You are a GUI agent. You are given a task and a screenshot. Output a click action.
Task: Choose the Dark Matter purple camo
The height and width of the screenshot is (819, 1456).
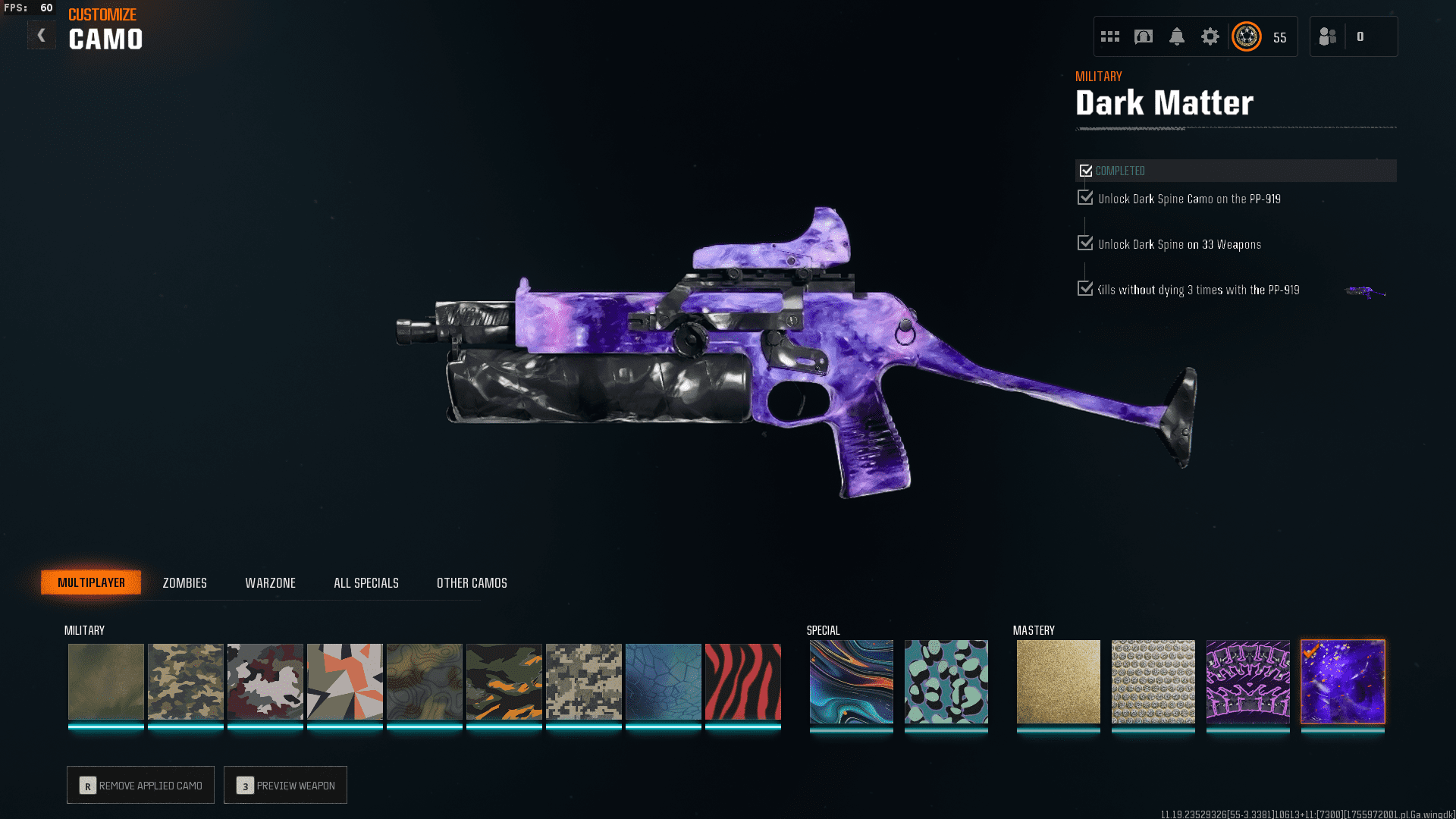1342,681
